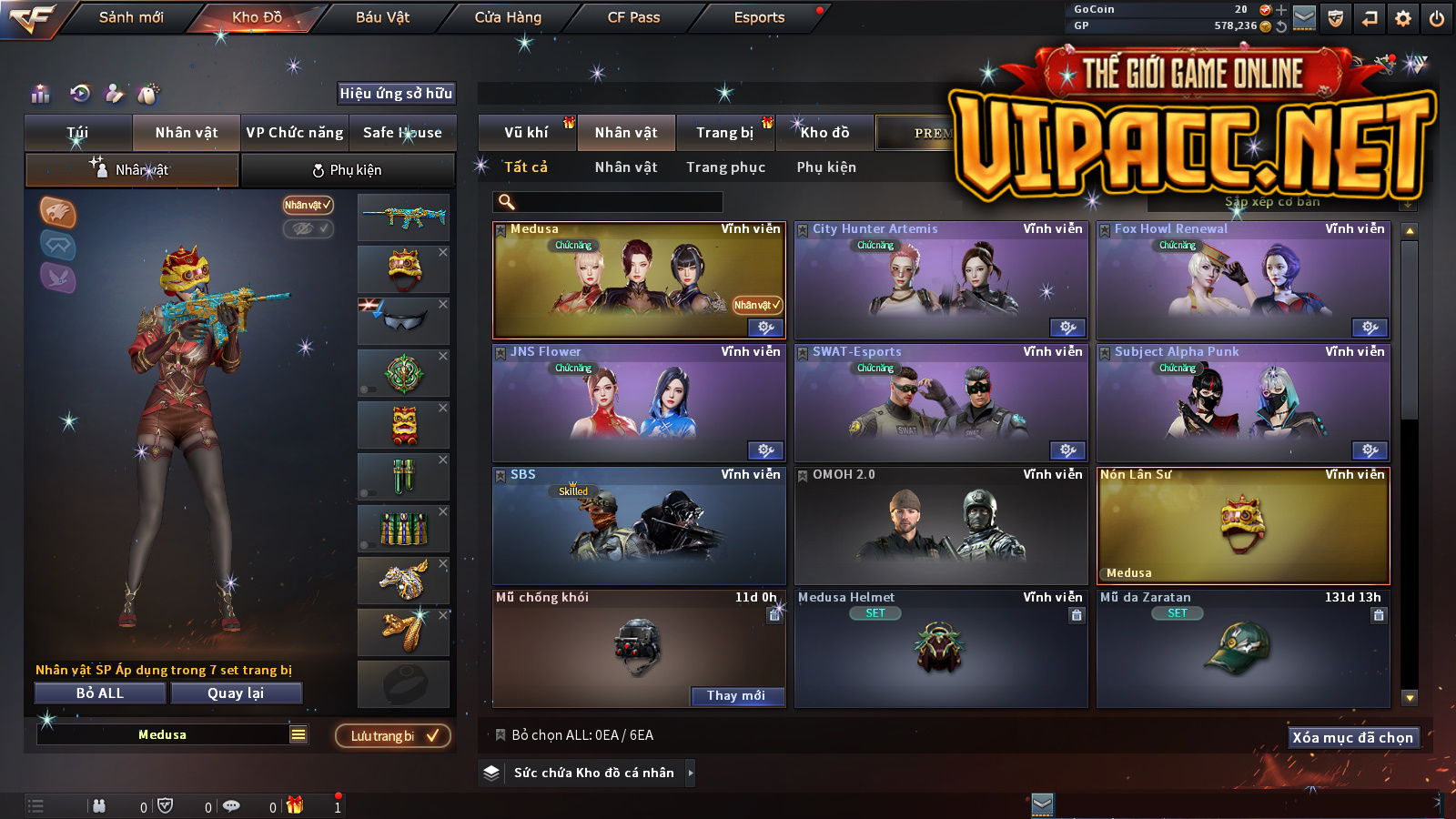Image resolution: width=1456 pixels, height=819 pixels.
Task: Select the Safe House tab
Action: tap(402, 133)
